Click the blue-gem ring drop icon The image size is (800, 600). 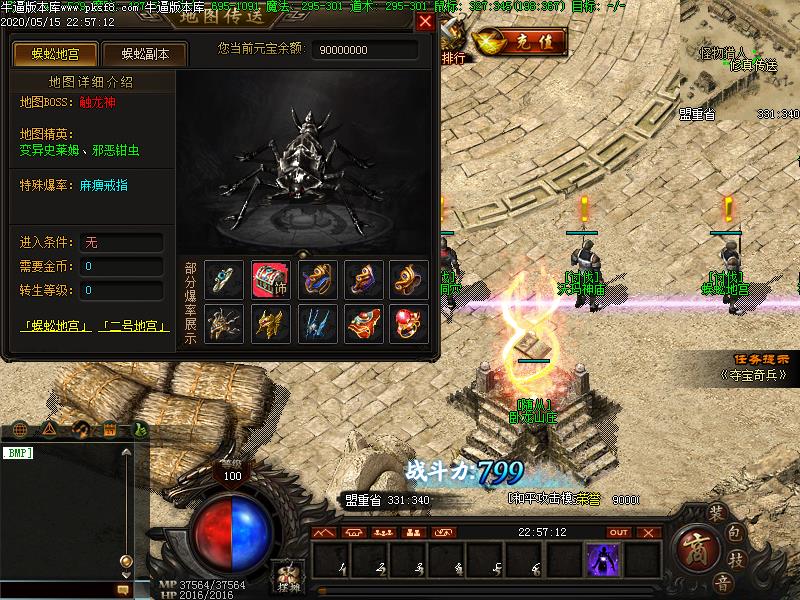click(224, 280)
